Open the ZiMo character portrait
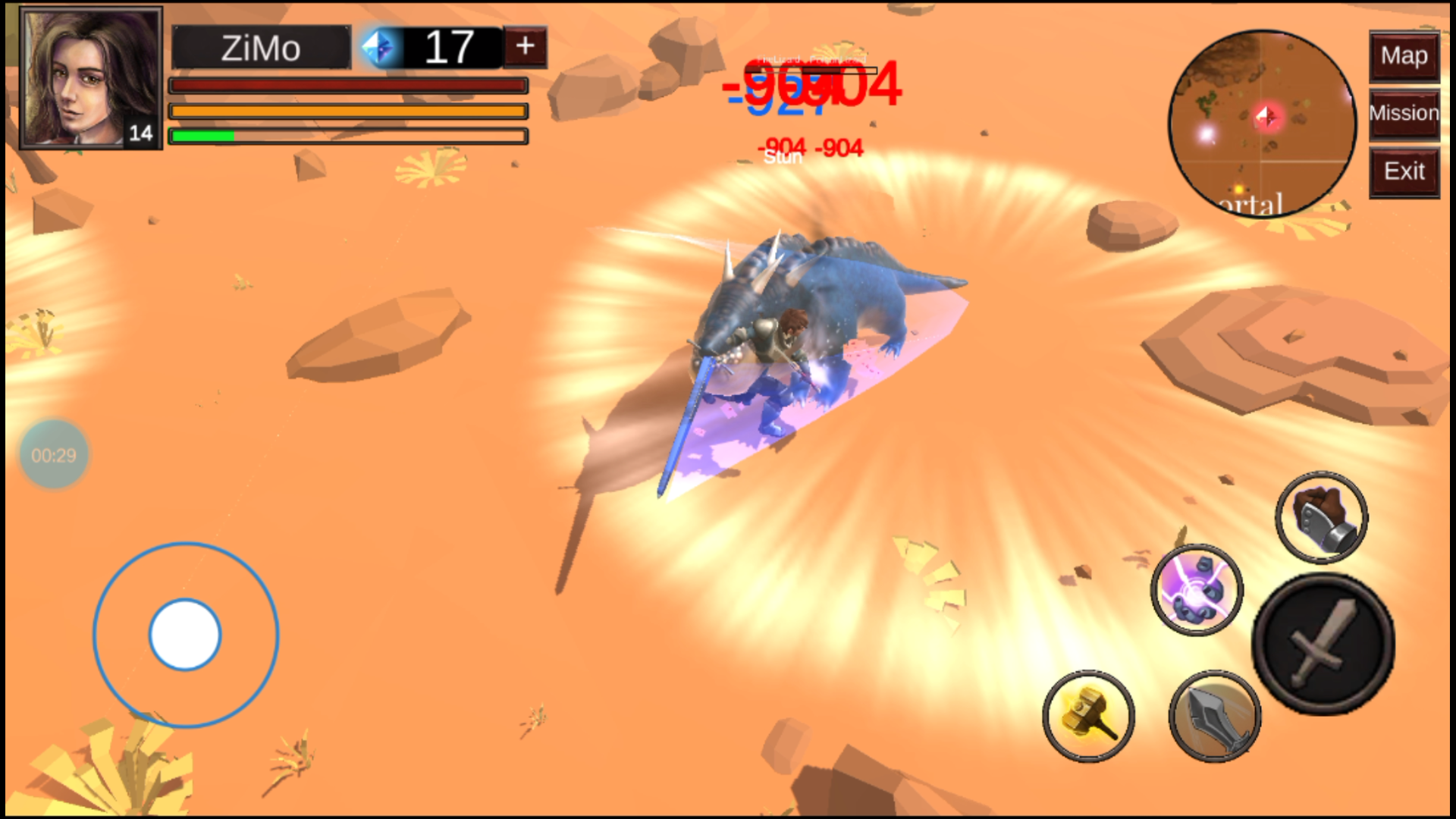Viewport: 1456px width, 819px height. point(90,78)
